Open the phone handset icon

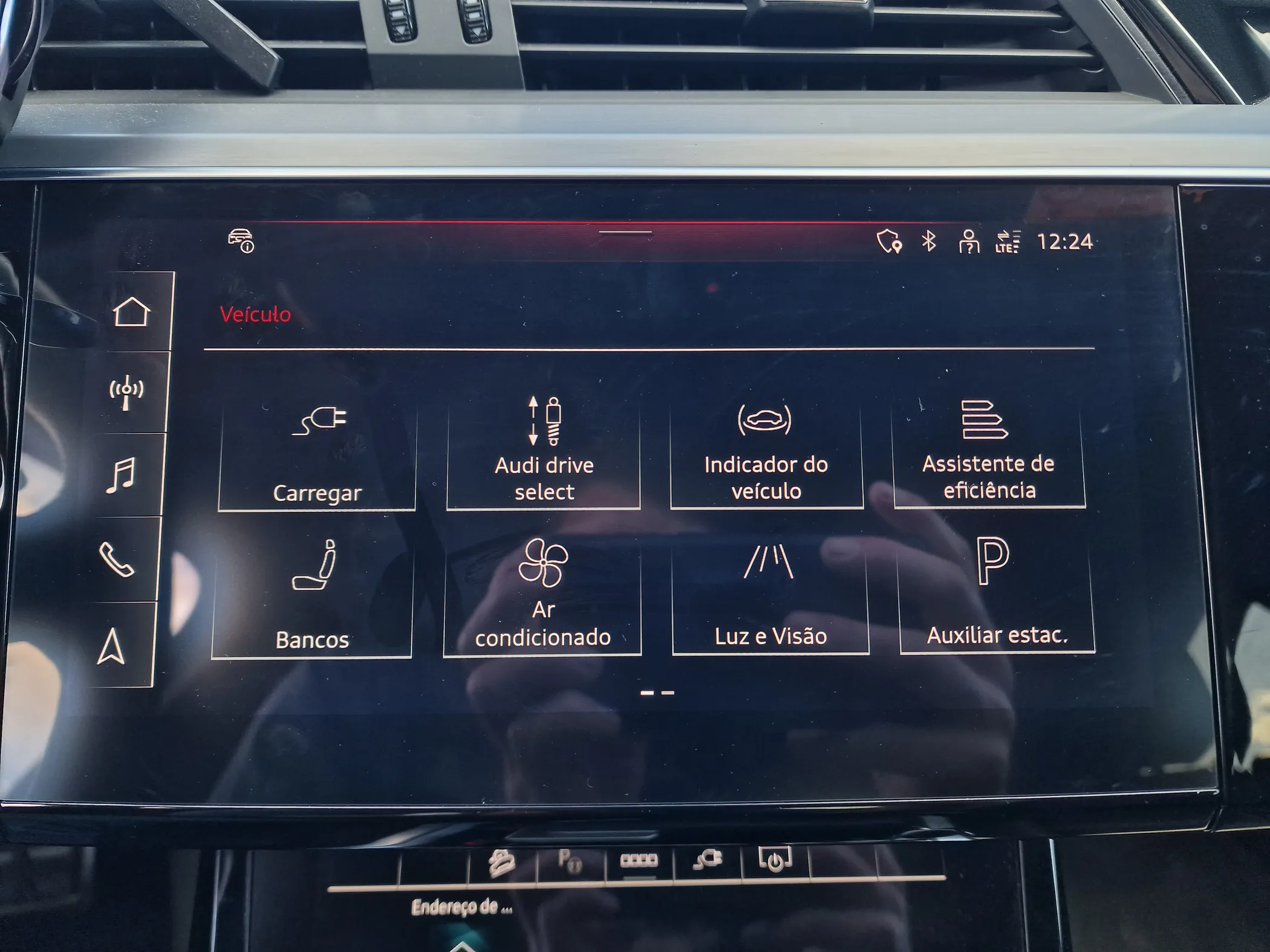[116, 560]
